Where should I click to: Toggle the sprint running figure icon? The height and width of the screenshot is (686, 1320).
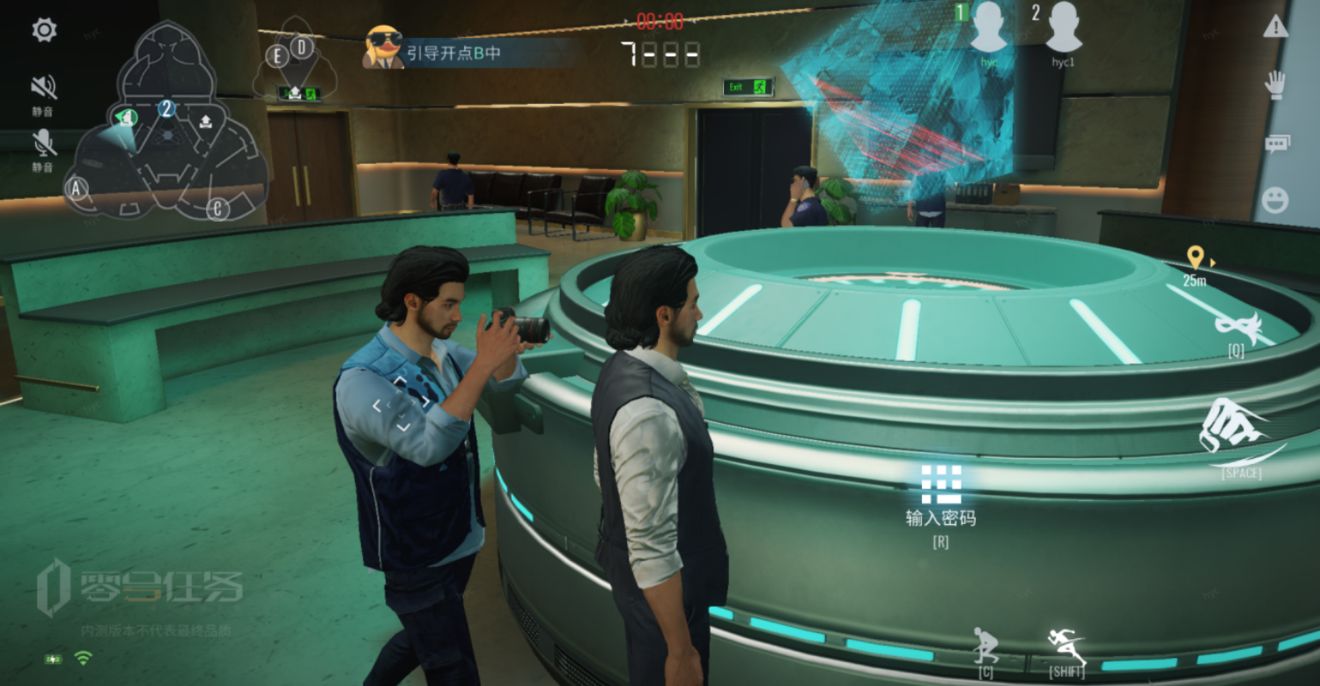(1066, 645)
